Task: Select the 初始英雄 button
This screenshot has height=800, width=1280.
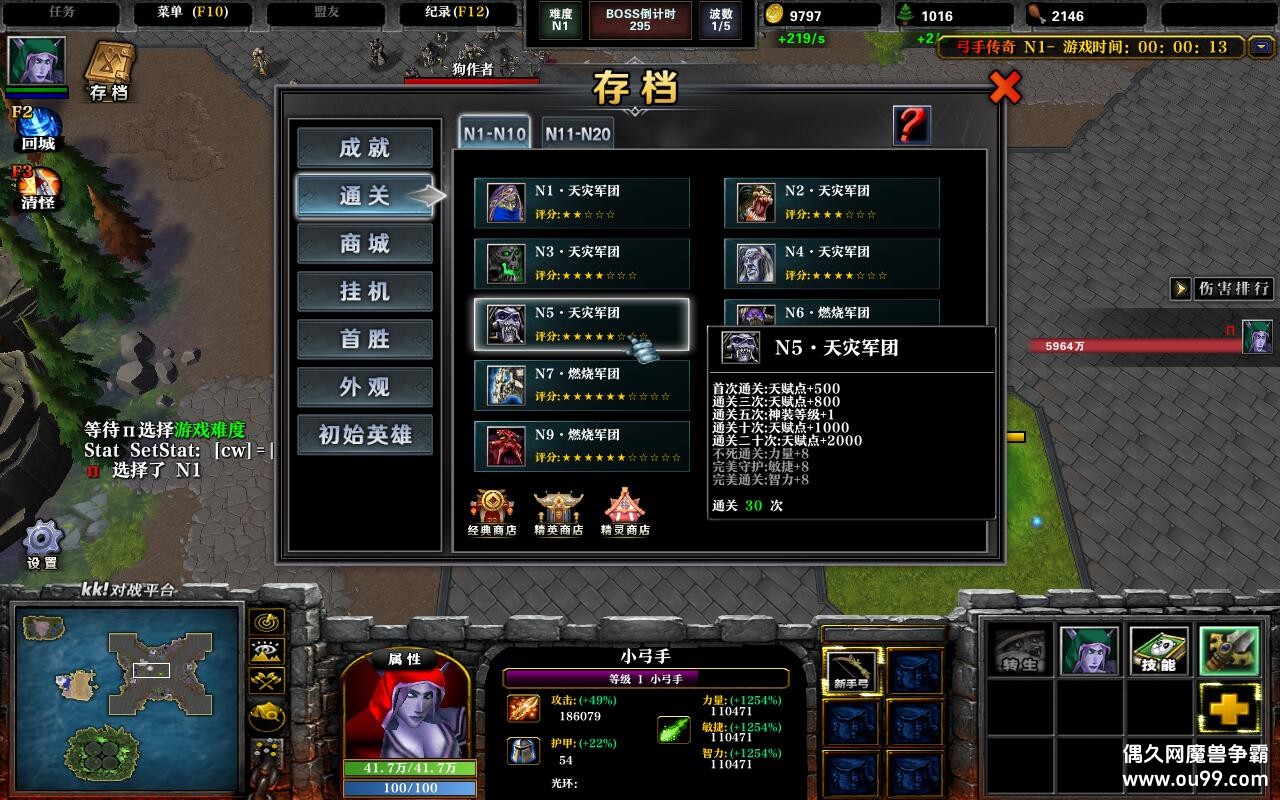Action: pos(364,434)
